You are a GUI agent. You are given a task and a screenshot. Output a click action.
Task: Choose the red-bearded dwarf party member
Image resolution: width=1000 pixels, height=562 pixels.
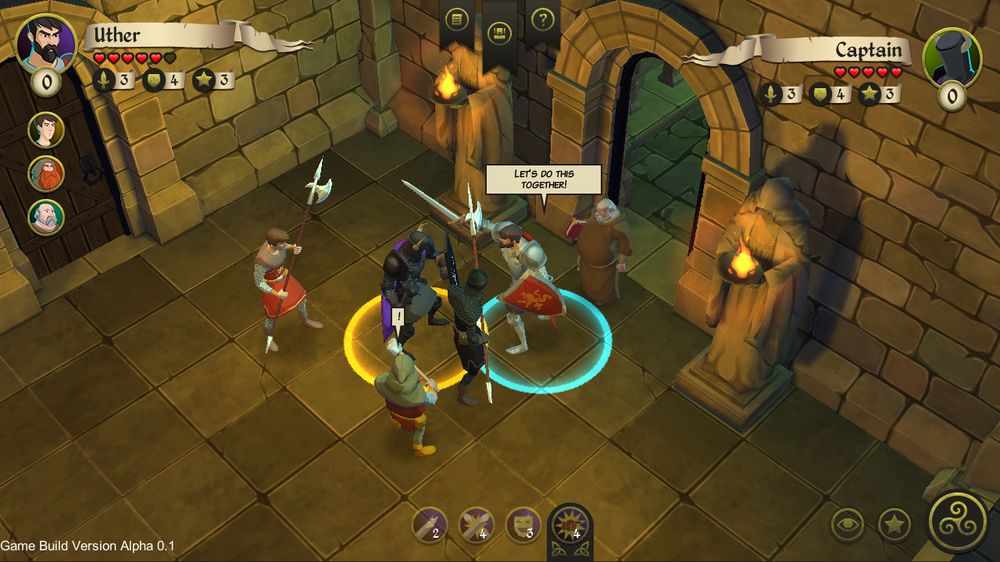click(x=46, y=174)
